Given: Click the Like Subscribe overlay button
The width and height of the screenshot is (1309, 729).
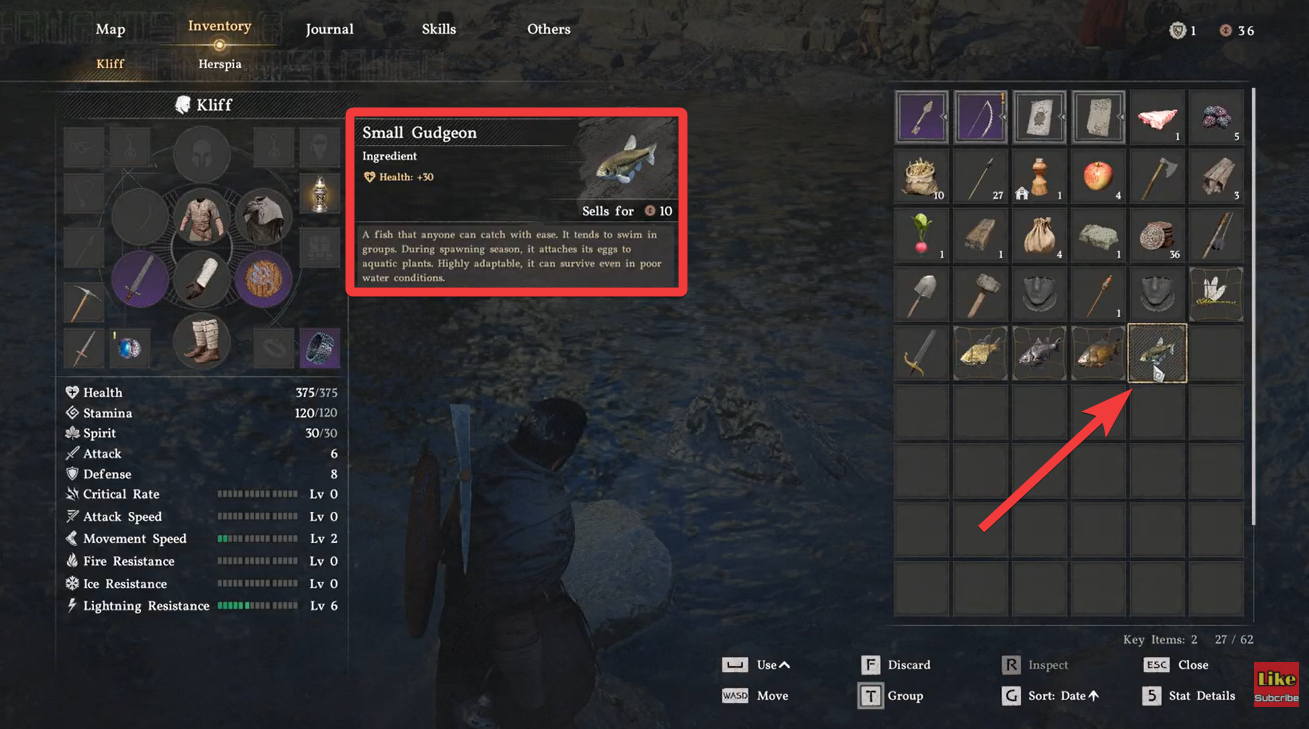Looking at the screenshot, I should [x=1276, y=684].
